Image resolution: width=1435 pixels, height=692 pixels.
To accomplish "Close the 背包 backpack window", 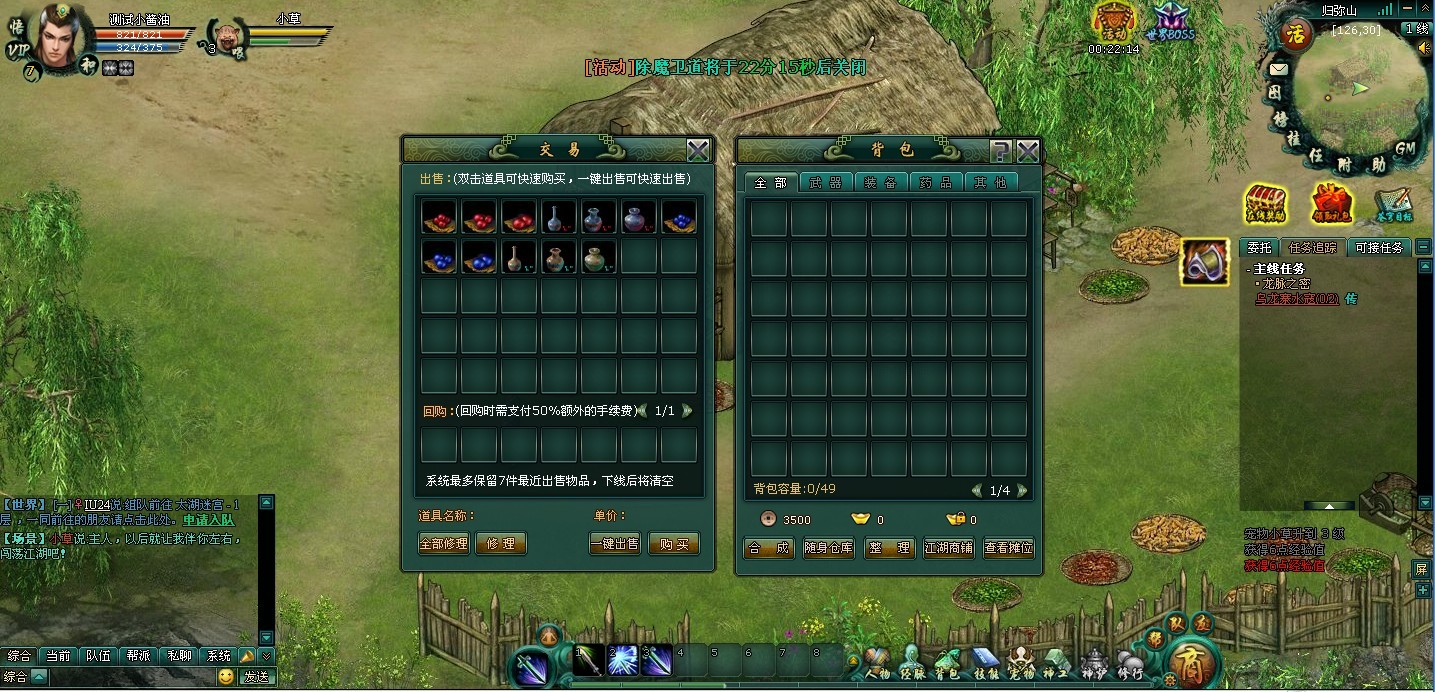I will click(1028, 151).
